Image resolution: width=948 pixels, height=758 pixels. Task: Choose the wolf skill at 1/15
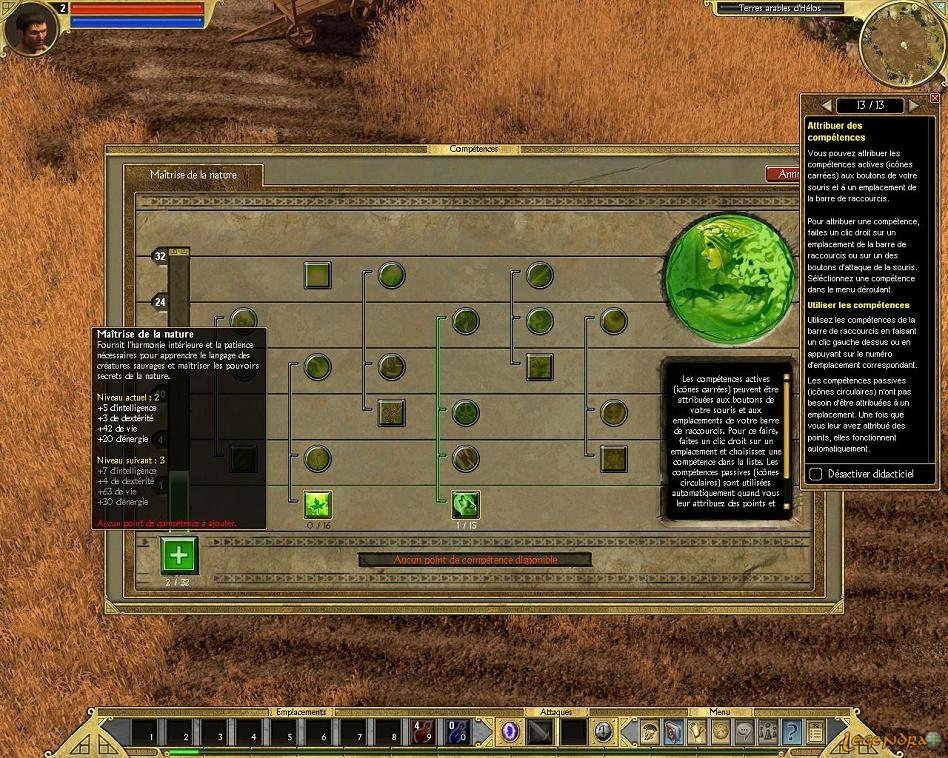click(465, 504)
